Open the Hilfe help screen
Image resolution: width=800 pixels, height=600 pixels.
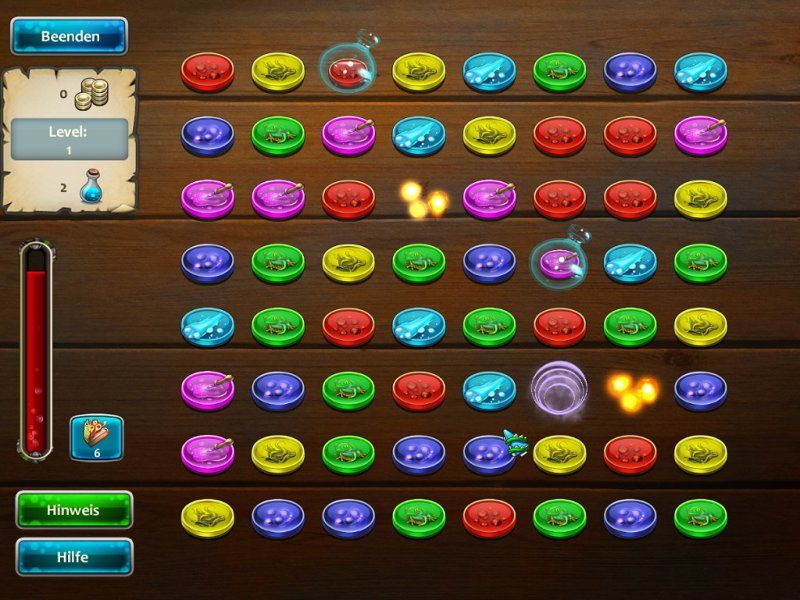pyautogui.click(x=74, y=557)
